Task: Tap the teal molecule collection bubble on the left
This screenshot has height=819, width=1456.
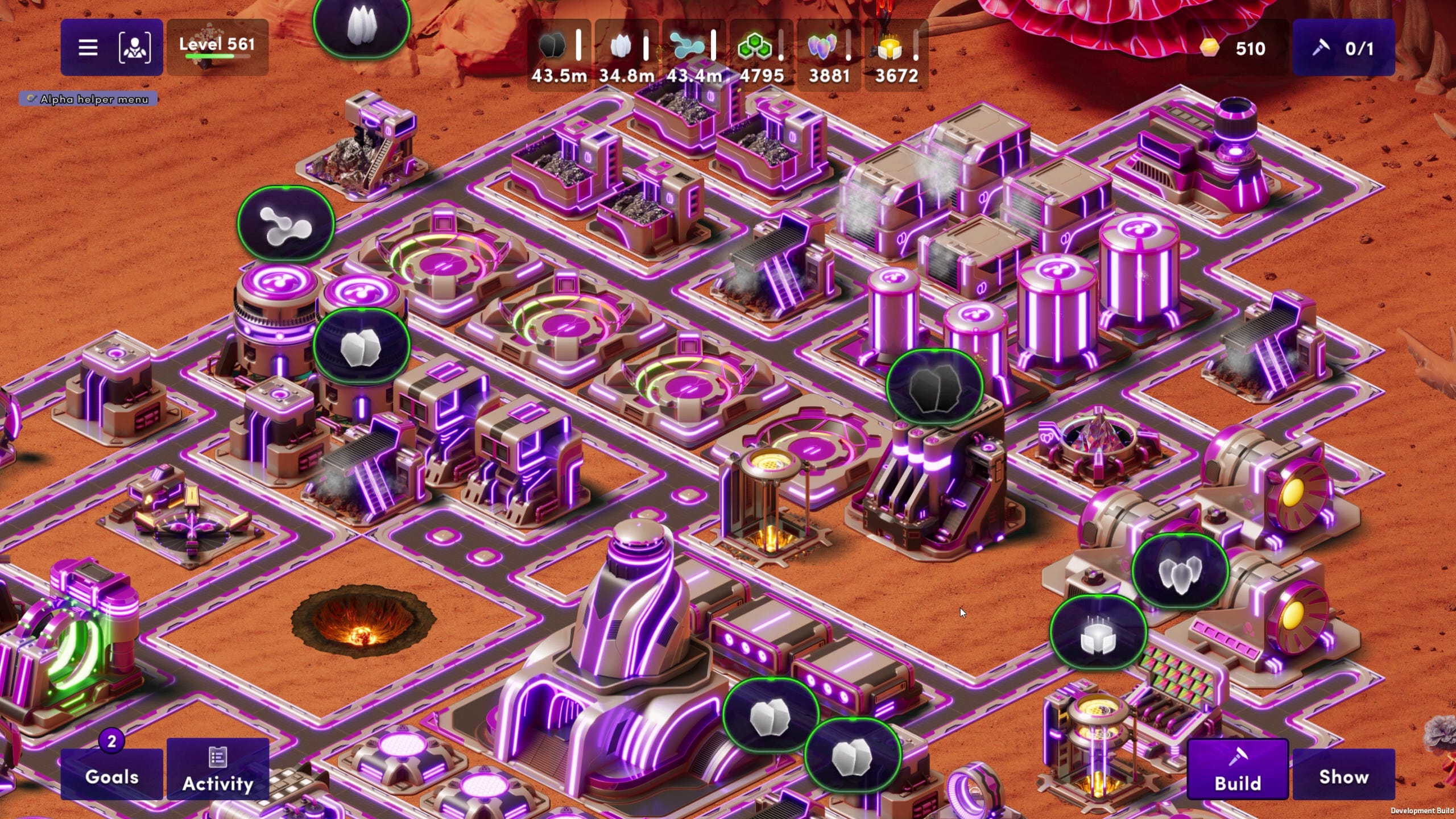Action: pyautogui.click(x=286, y=224)
